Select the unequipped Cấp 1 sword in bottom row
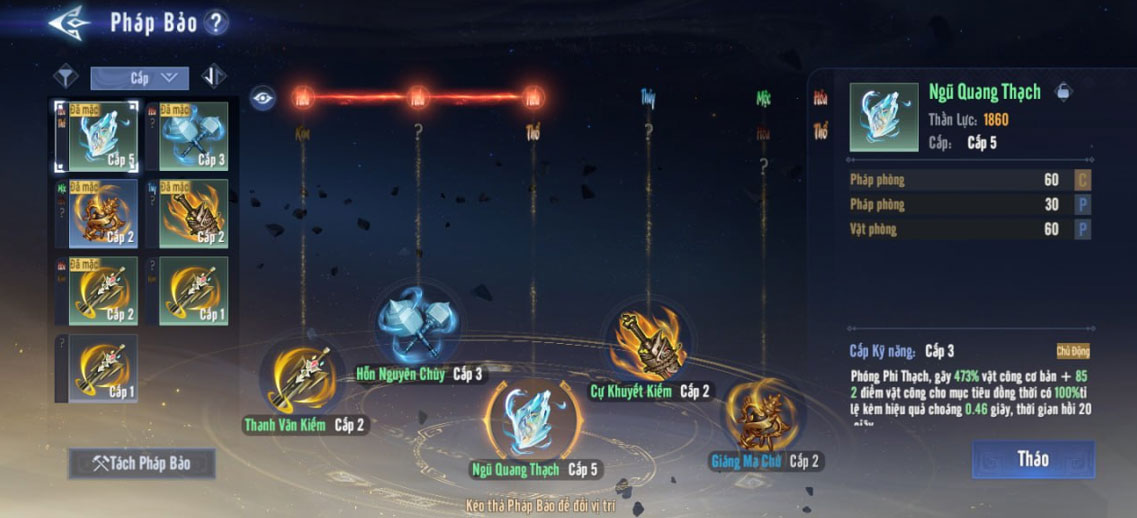This screenshot has width=1137, height=518. click(103, 368)
